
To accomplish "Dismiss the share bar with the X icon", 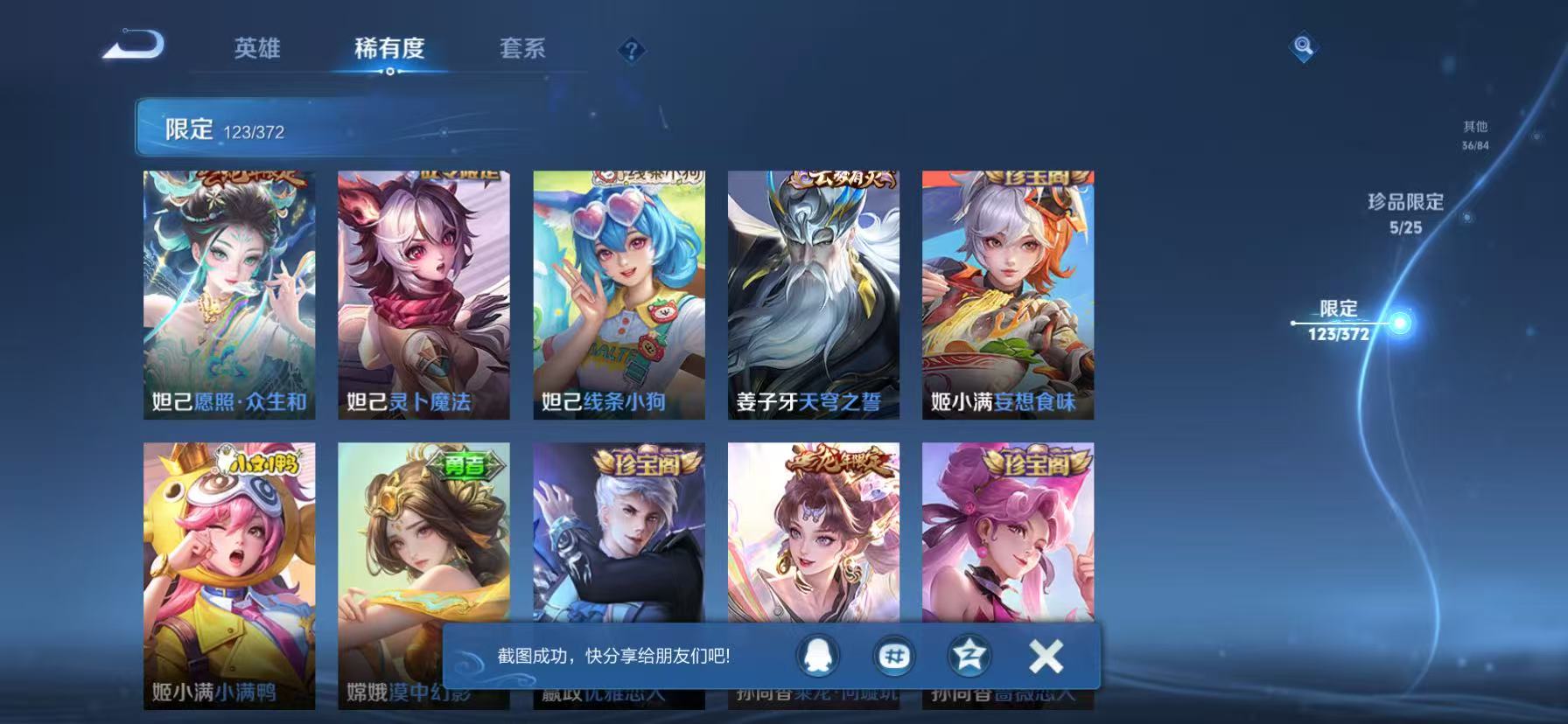I will 1044,657.
